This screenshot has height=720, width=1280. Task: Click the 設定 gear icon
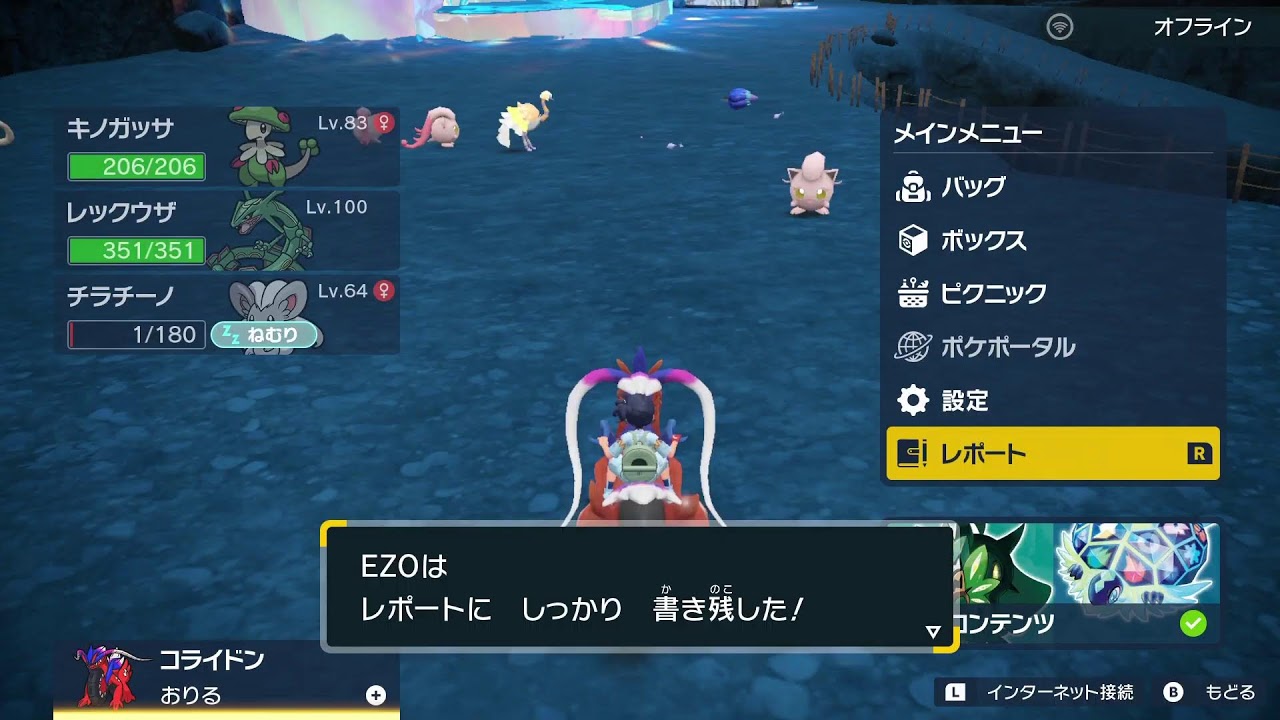coord(912,400)
